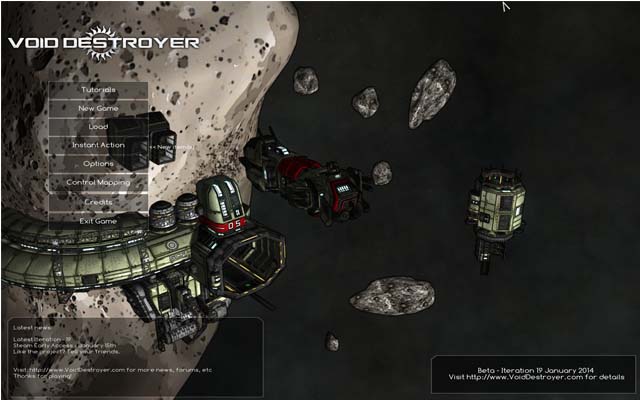Launch Instant Action mode

pos(98,145)
